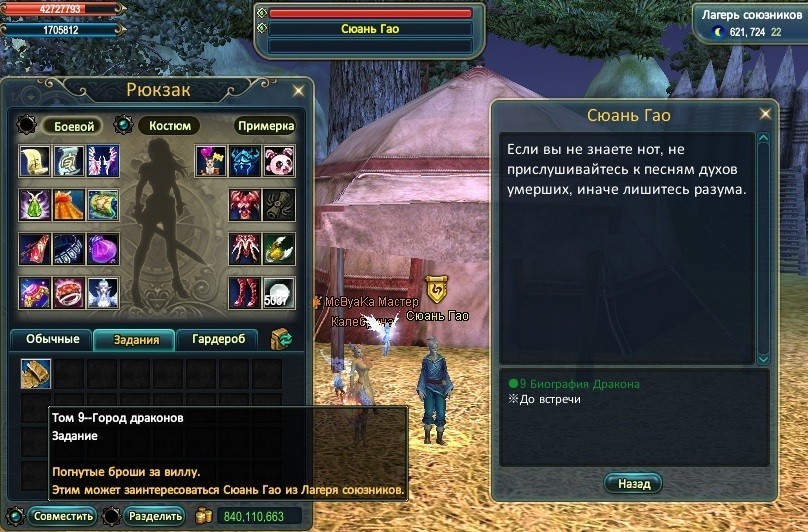The height and width of the screenshot is (532, 808).
Task: Show the Костюм equipment set
Action: 167,126
